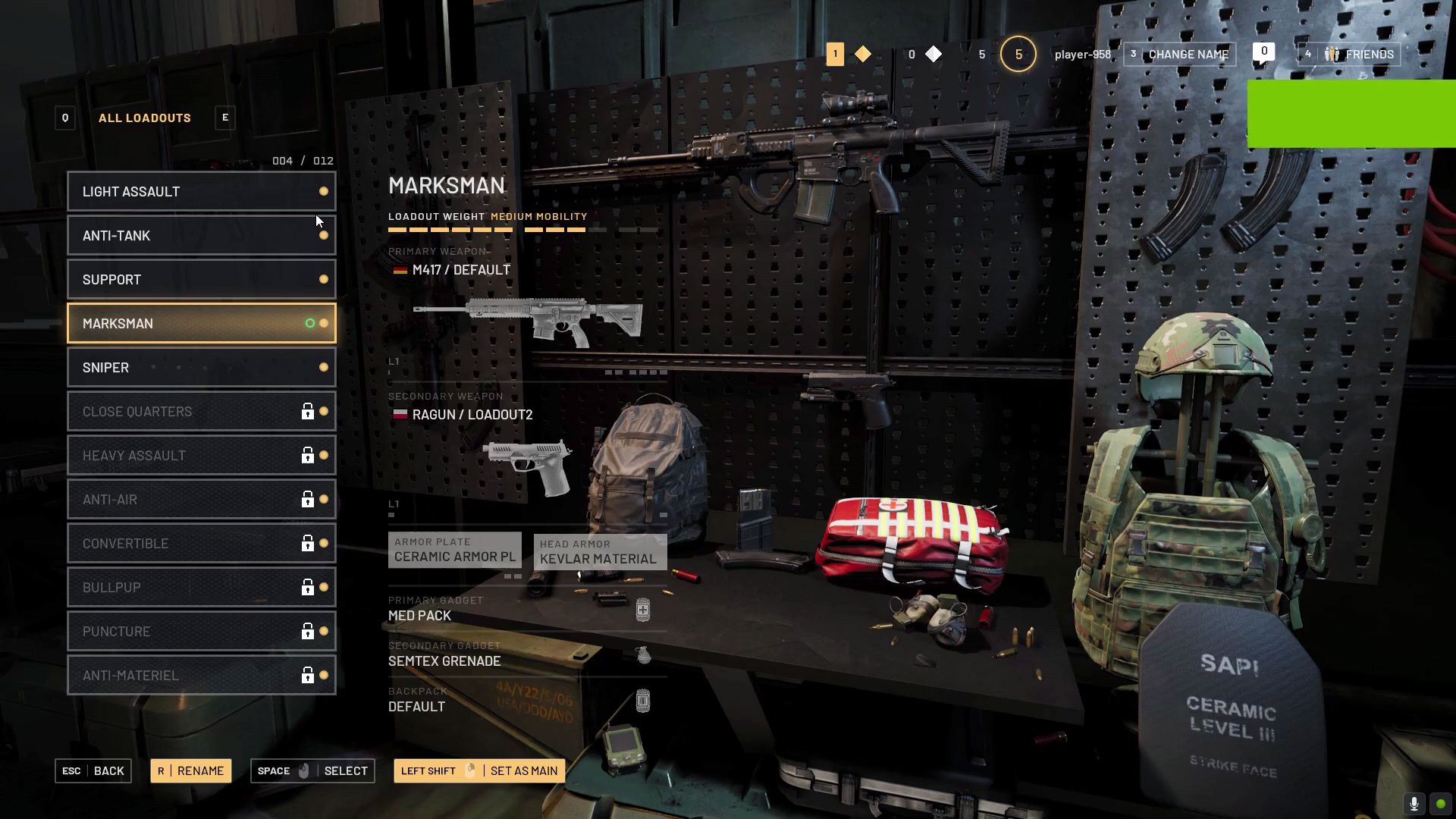Change the Kevlar head armor
This screenshot has height=819, width=1456.
600,552
